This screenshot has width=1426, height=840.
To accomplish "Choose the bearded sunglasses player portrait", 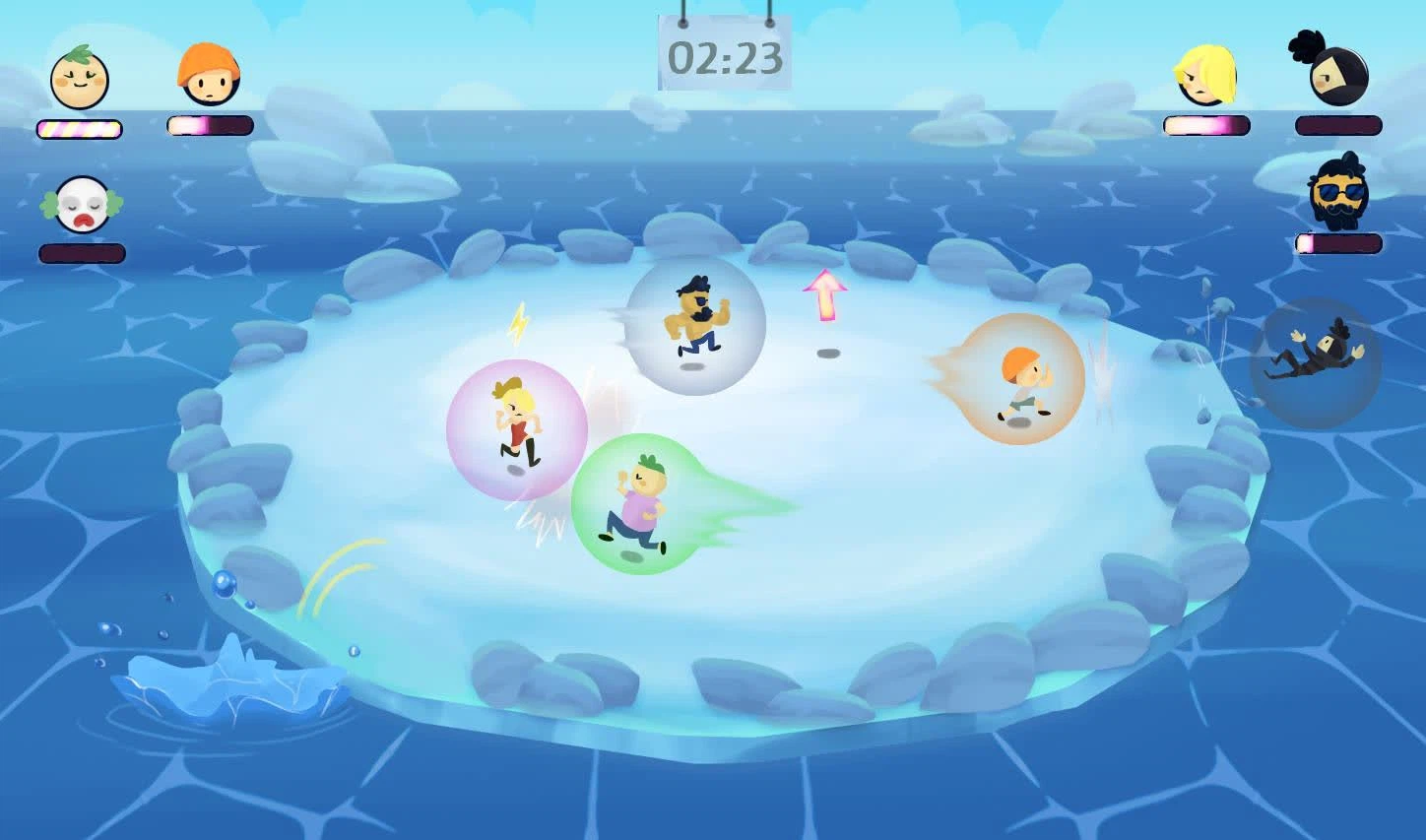I will (1338, 193).
